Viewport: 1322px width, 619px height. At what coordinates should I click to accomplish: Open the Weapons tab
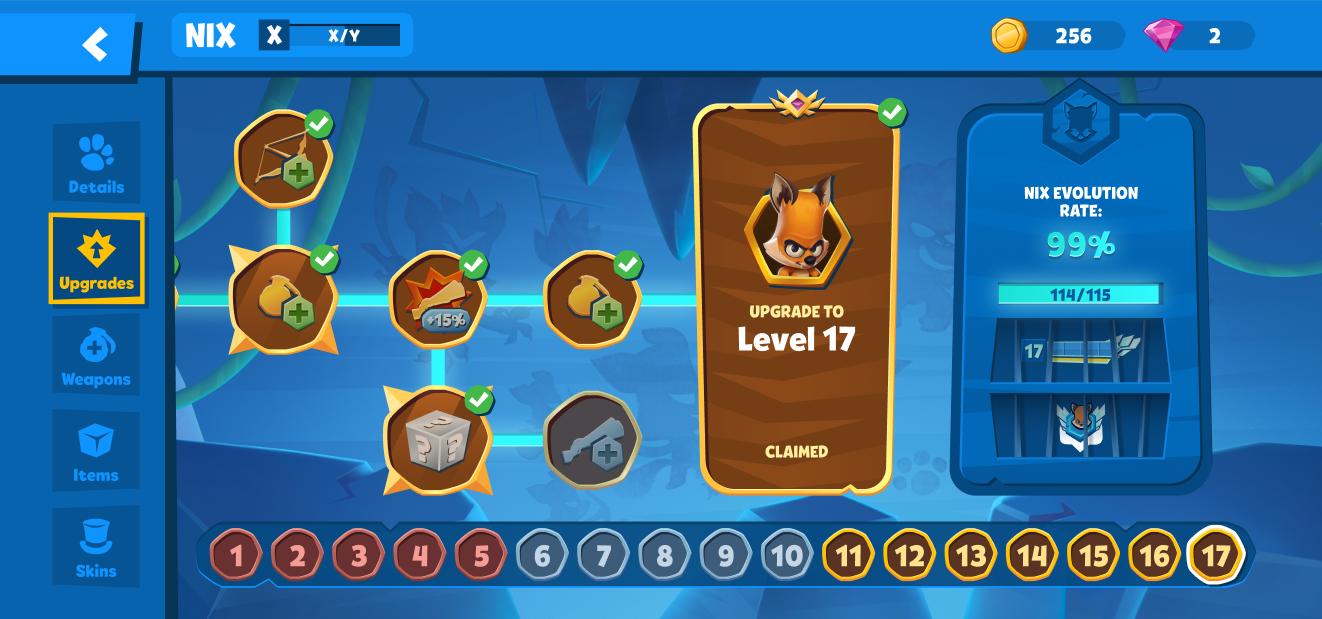click(x=96, y=356)
